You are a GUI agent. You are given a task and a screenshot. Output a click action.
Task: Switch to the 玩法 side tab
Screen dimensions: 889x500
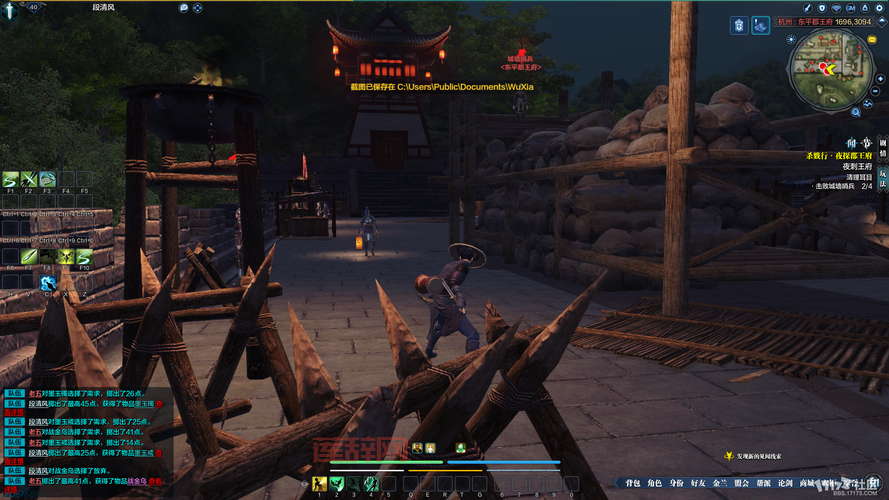point(882,176)
